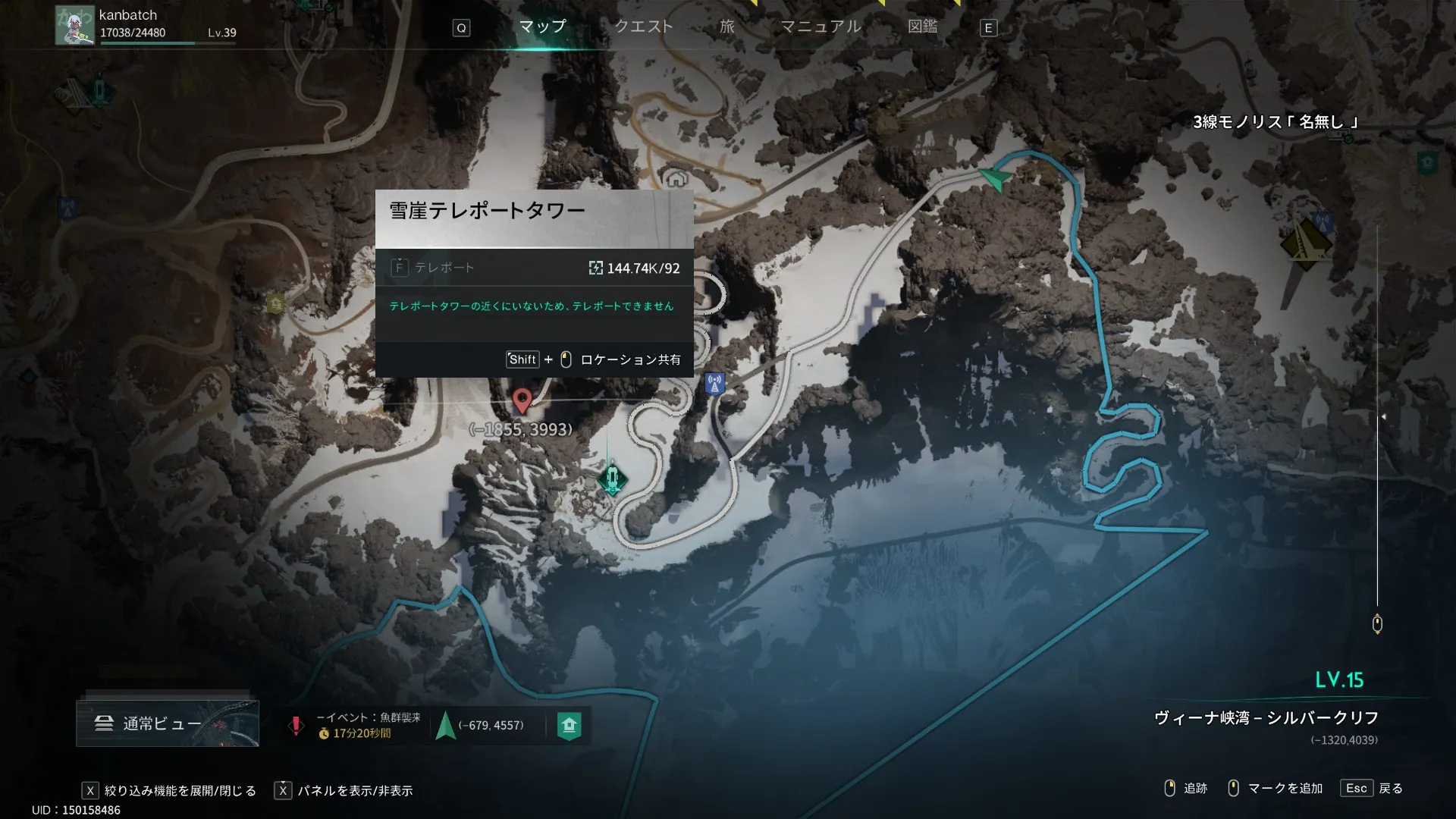Open the マップ tab
The height and width of the screenshot is (819, 1456).
tap(542, 27)
